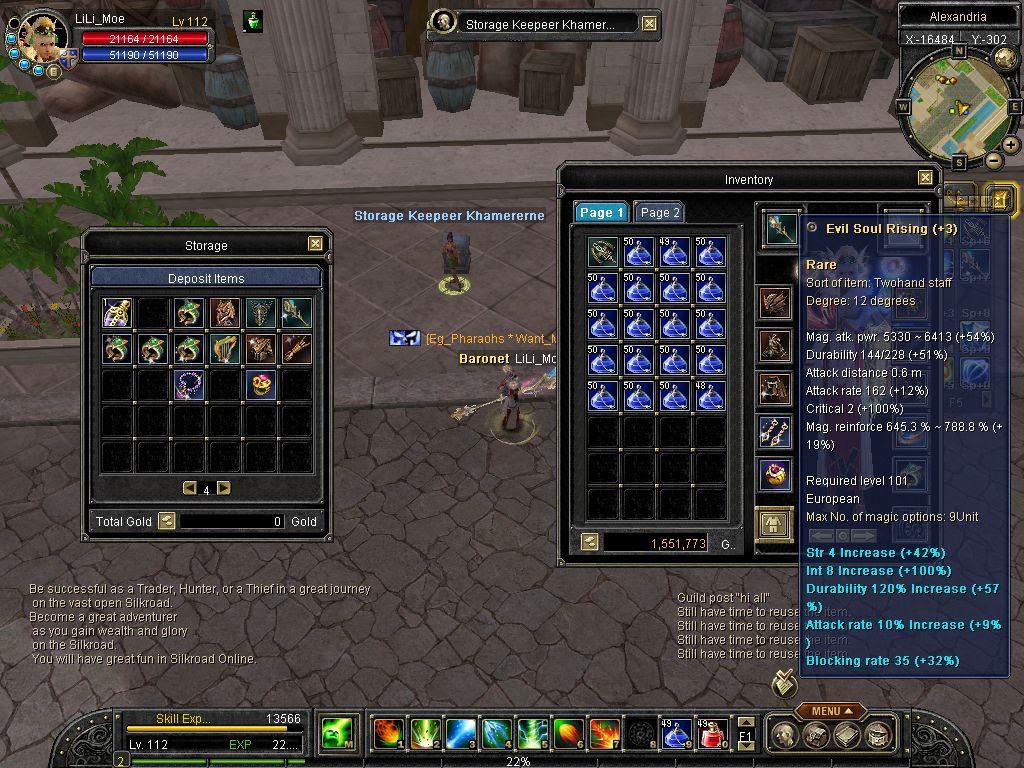The image size is (1024, 768).
Task: Select the crossbow item in inventory
Action: pyautogui.click(x=602, y=252)
